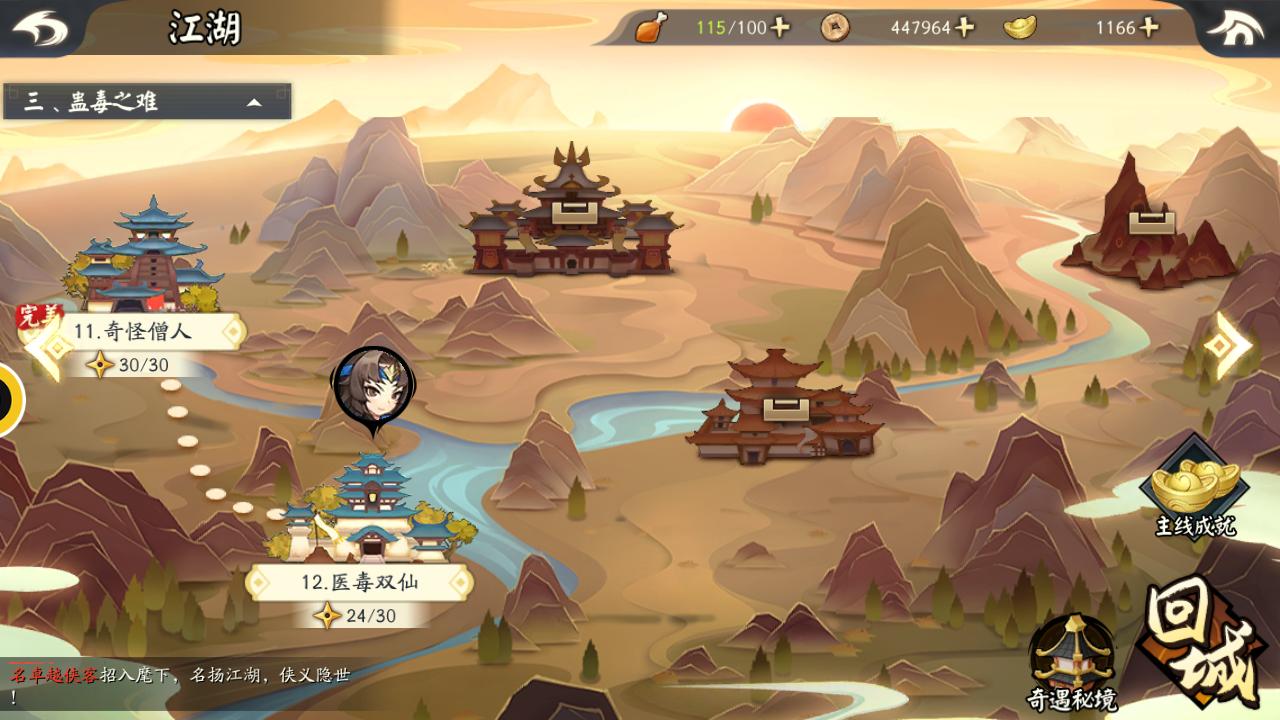Open 奇遇秘境 secret realm

click(x=1072, y=662)
